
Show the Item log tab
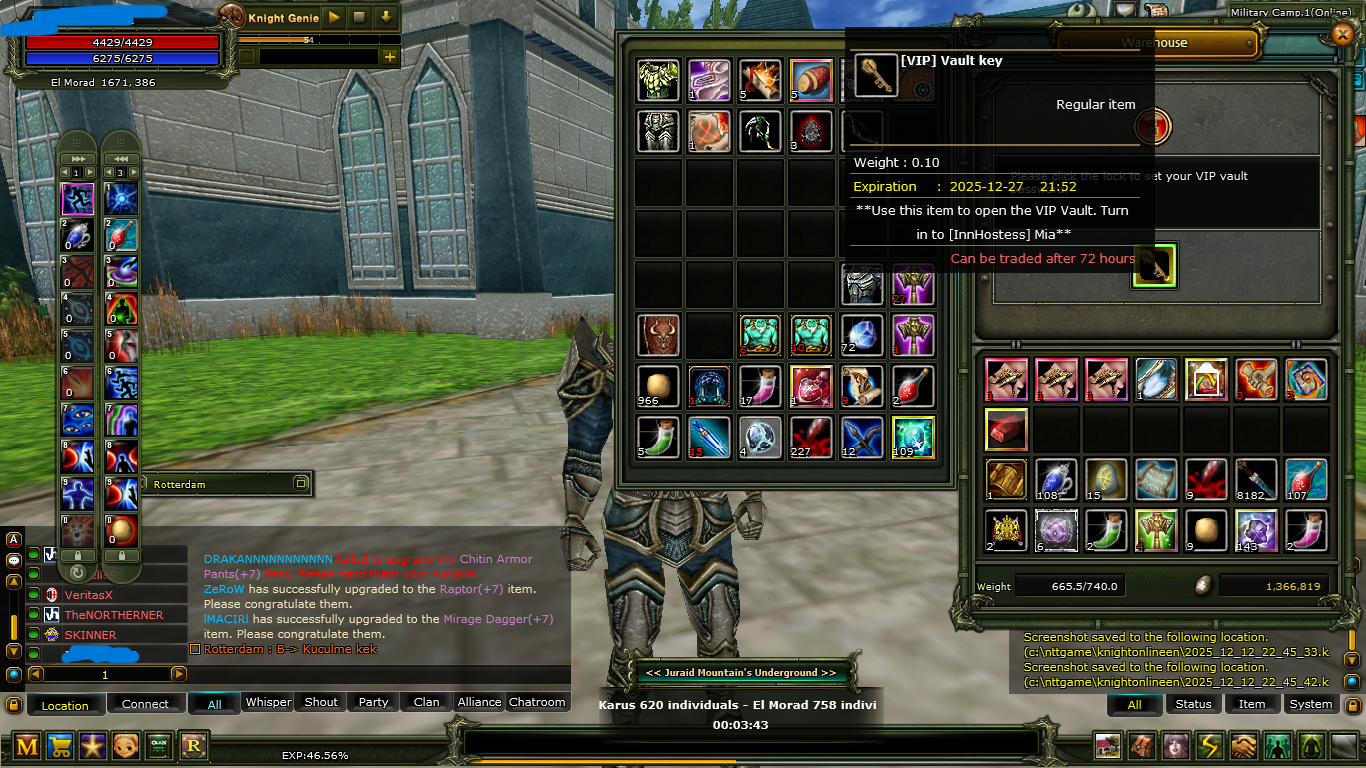coord(1252,704)
